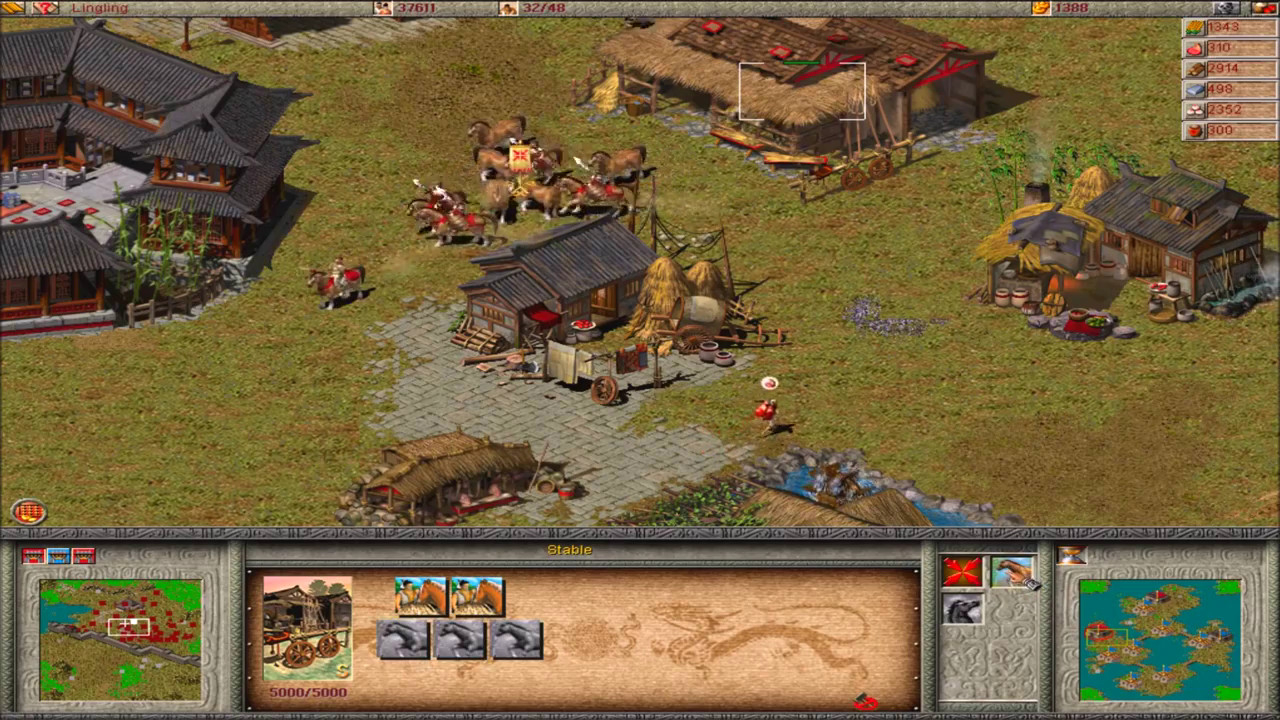Viewport: 1280px width, 720px height.
Task: Open the round compass dial at bottom-left
Action: click(30, 511)
